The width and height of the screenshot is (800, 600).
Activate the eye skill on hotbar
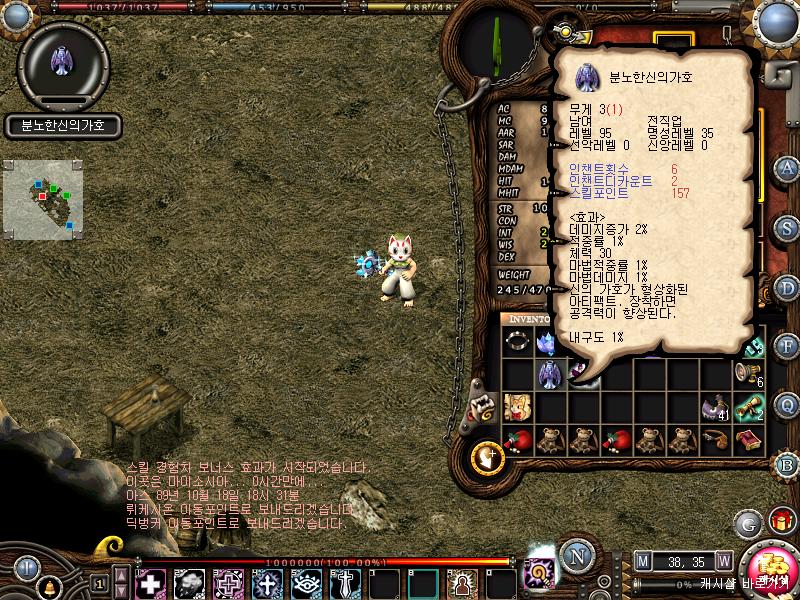[306, 582]
